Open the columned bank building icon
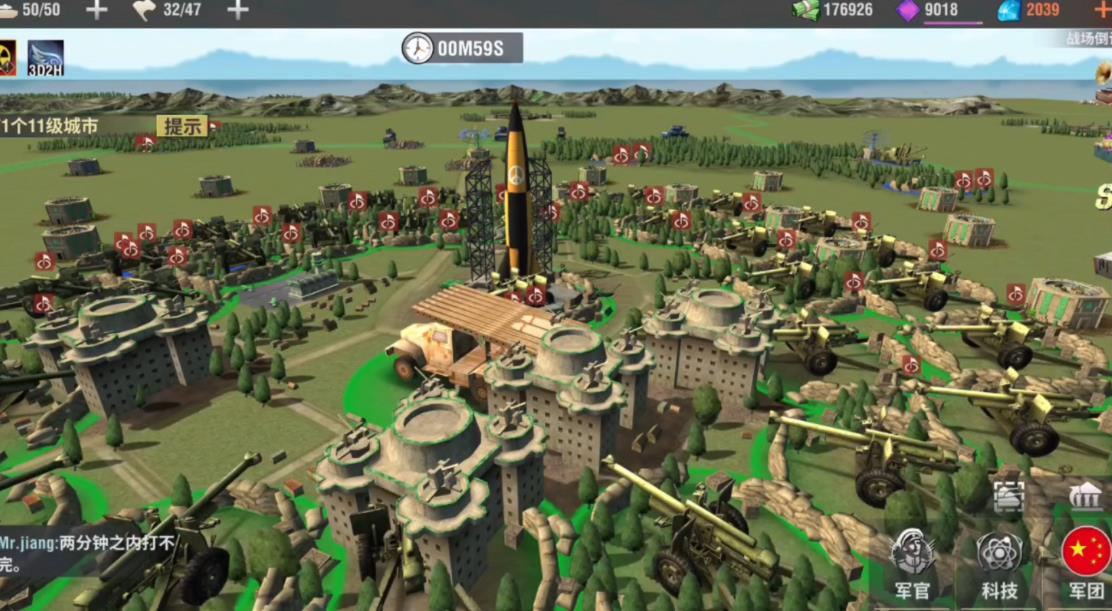The width and height of the screenshot is (1112, 611). point(1085,496)
